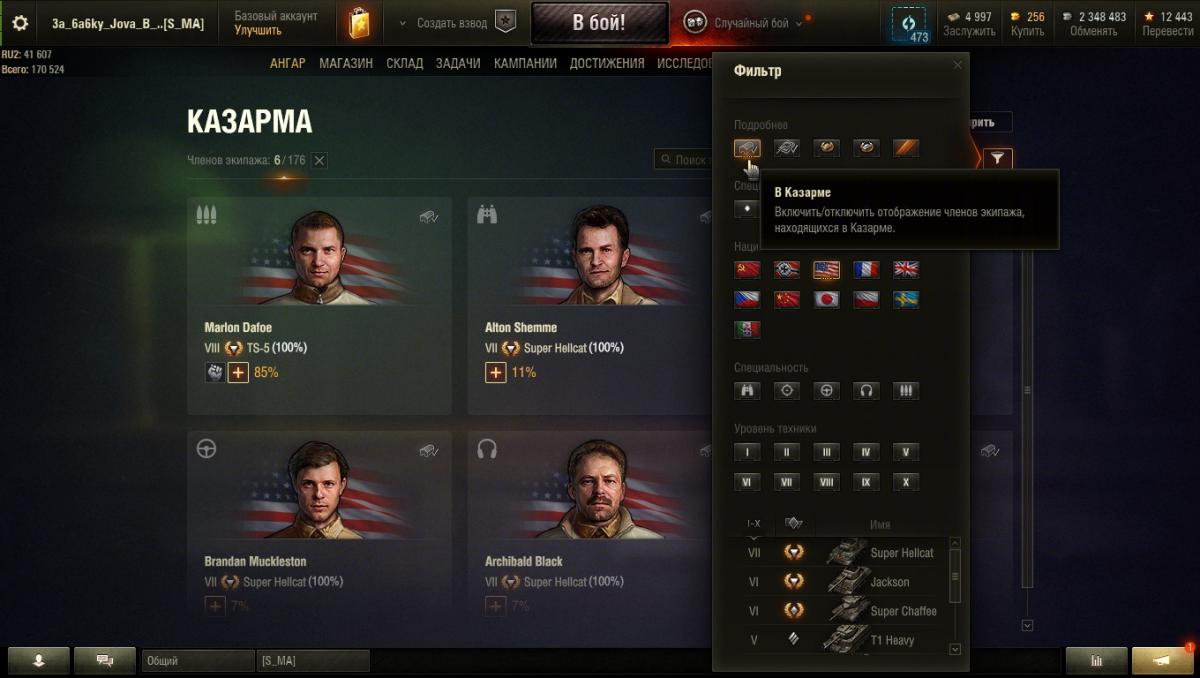Show the ДОСТИЖЕНИЯ tab

pyautogui.click(x=607, y=63)
